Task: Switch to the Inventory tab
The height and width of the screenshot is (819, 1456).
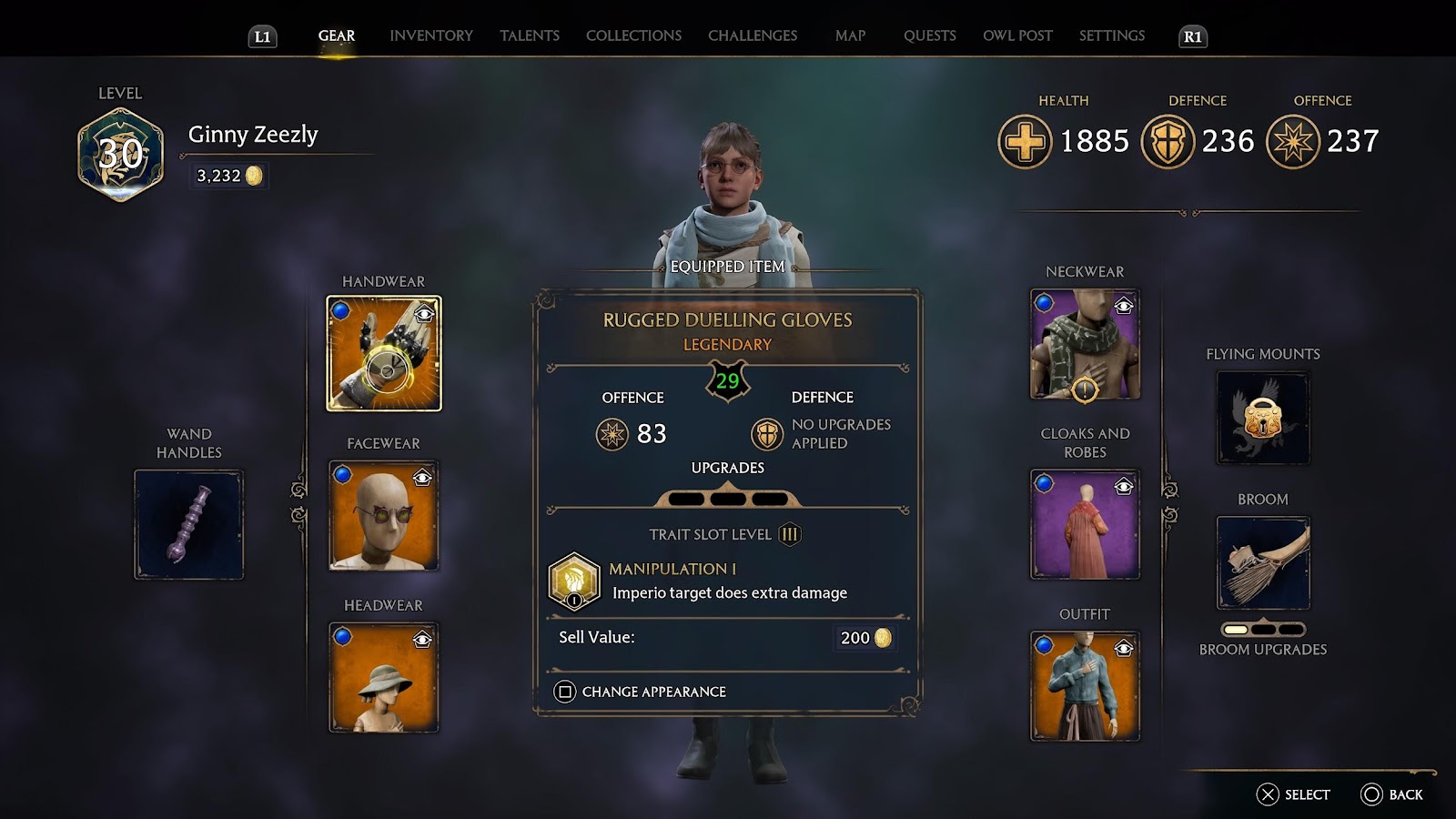Action: pyautogui.click(x=431, y=35)
